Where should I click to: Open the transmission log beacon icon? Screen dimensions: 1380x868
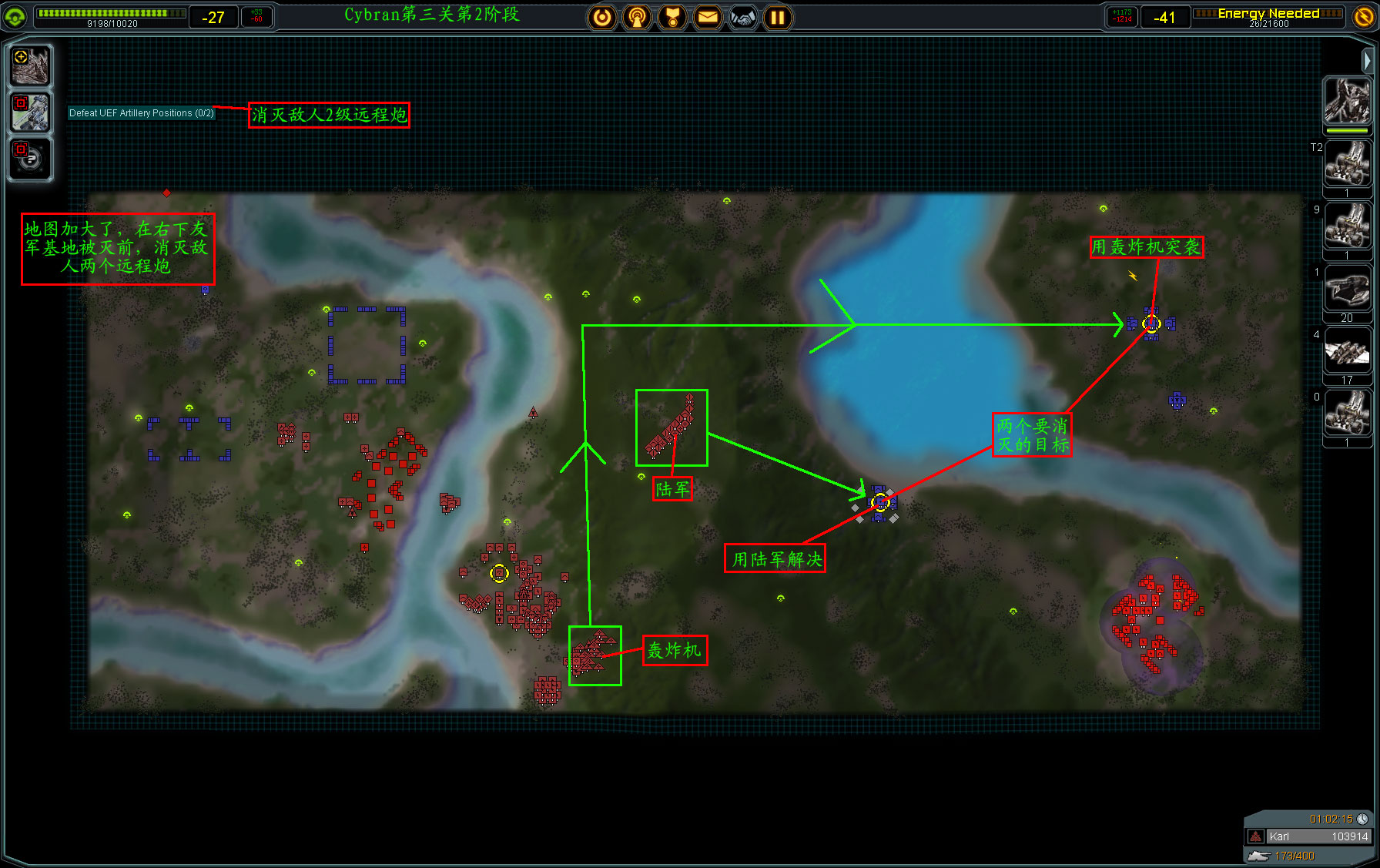(x=637, y=17)
